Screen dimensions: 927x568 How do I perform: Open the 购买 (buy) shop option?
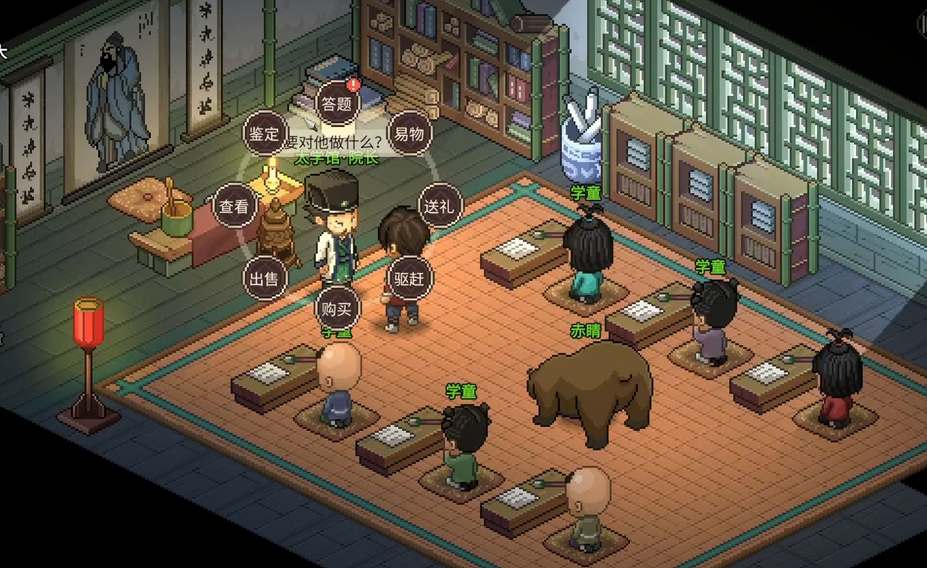click(336, 308)
